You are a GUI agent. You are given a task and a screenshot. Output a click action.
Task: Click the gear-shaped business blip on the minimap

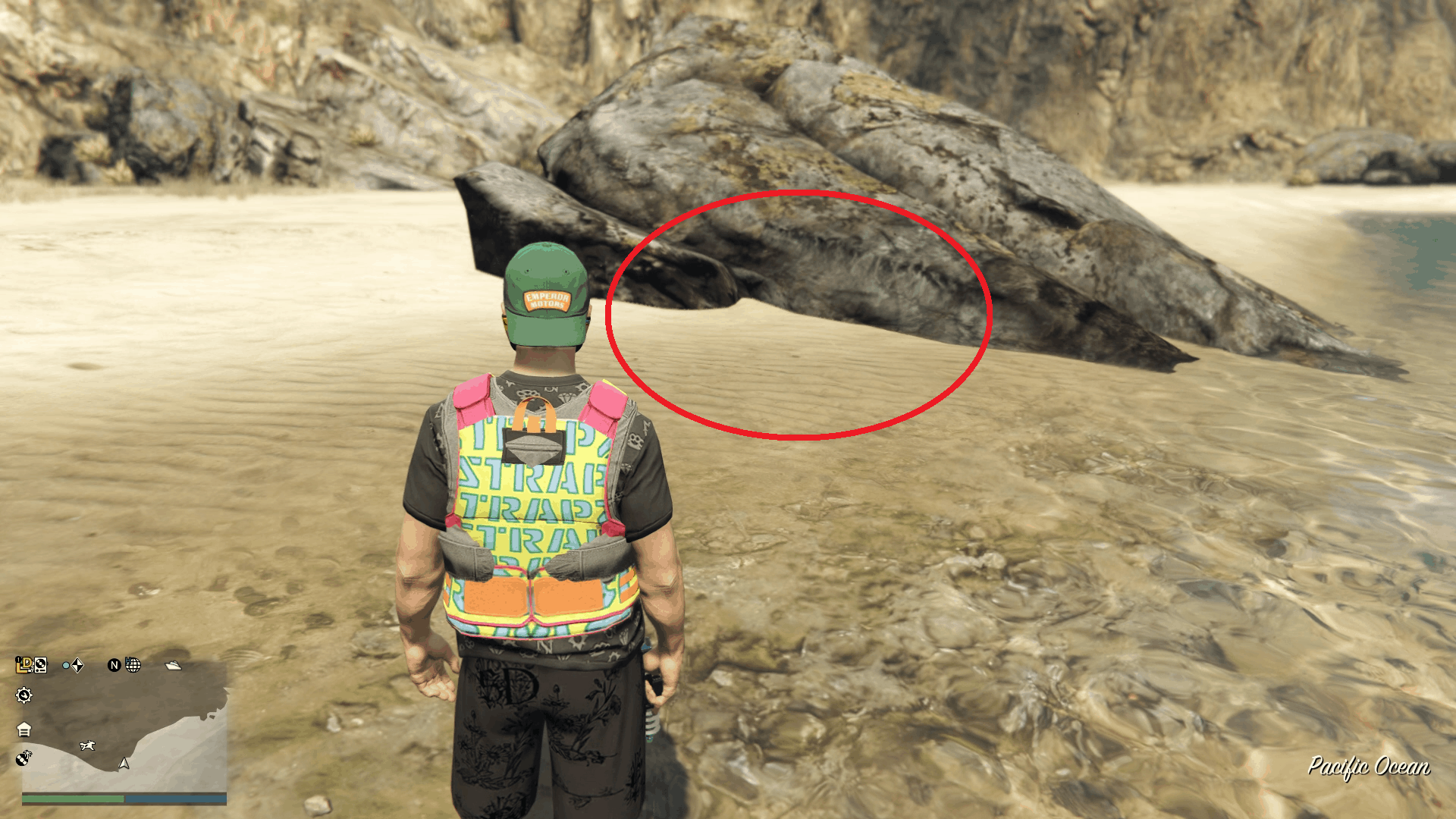pos(24,695)
